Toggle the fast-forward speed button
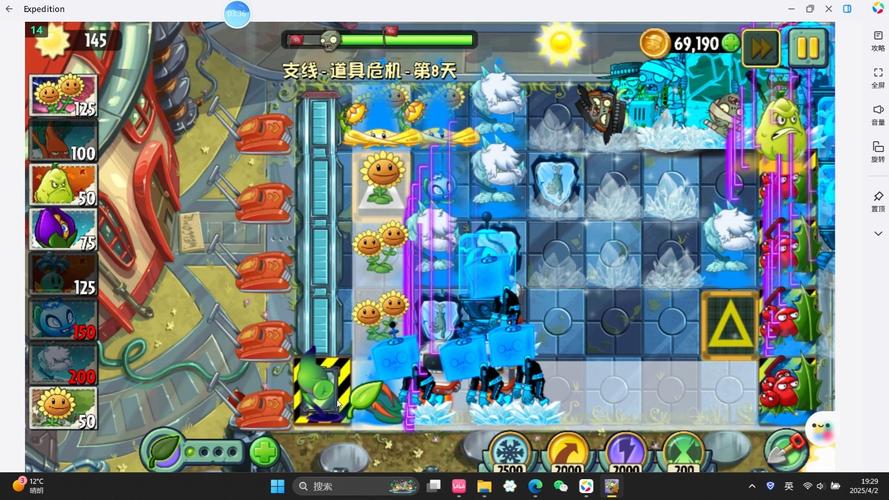Viewport: 889px width, 500px height. tap(762, 46)
